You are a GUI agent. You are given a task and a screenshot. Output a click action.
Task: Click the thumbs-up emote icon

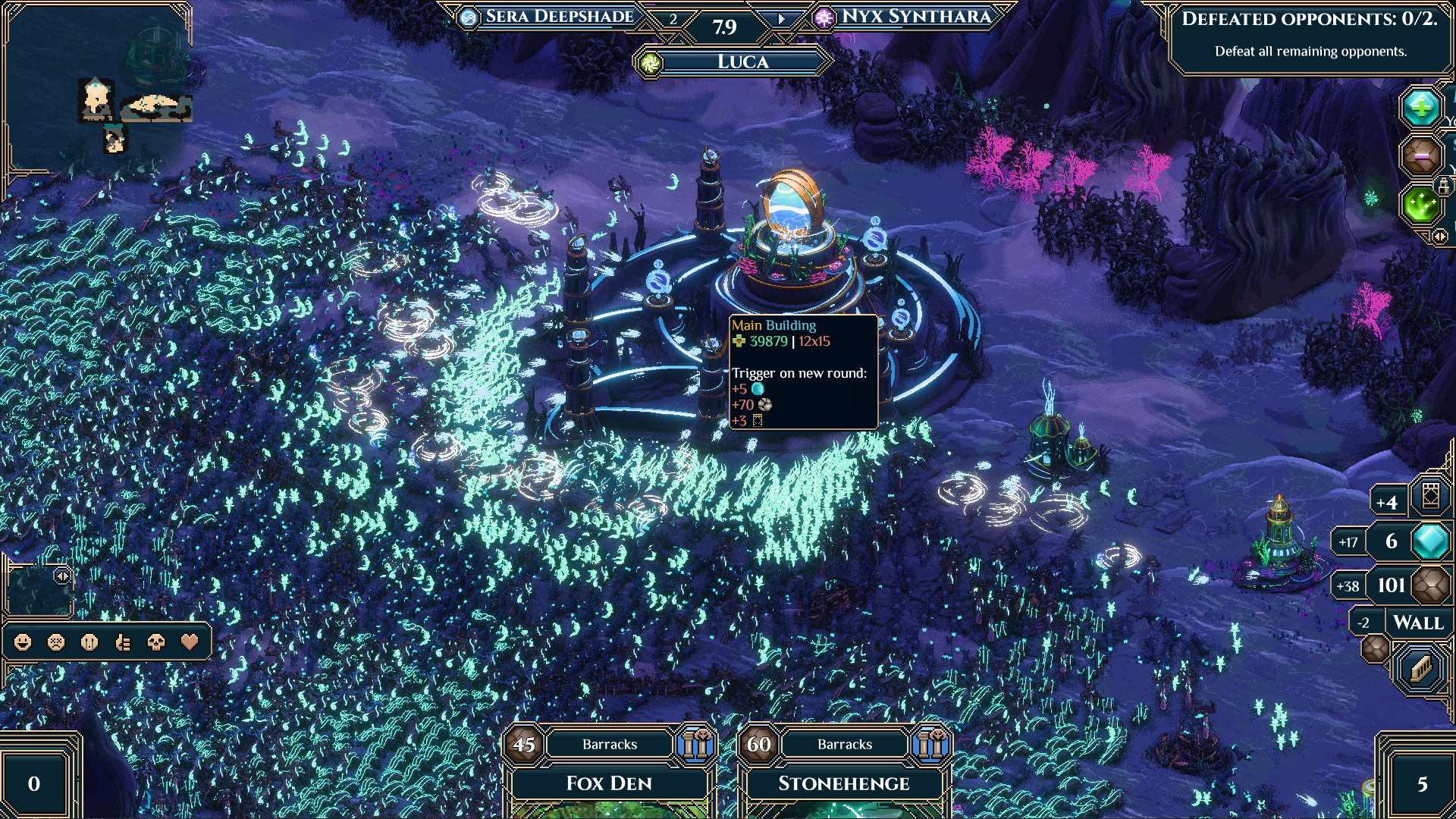(123, 643)
